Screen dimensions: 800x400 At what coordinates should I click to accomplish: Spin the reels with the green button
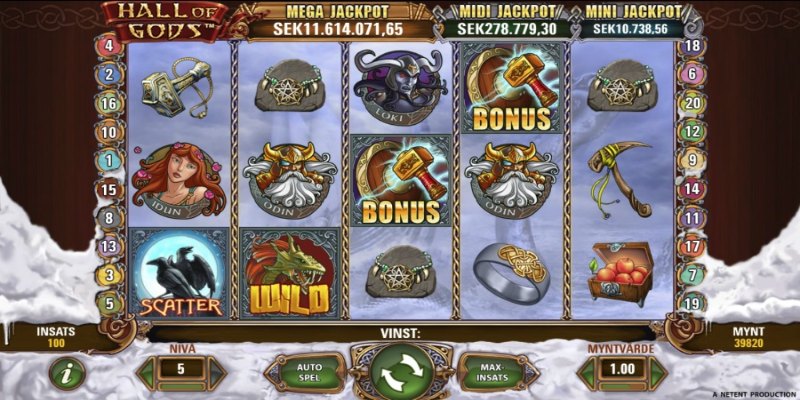tap(400, 372)
